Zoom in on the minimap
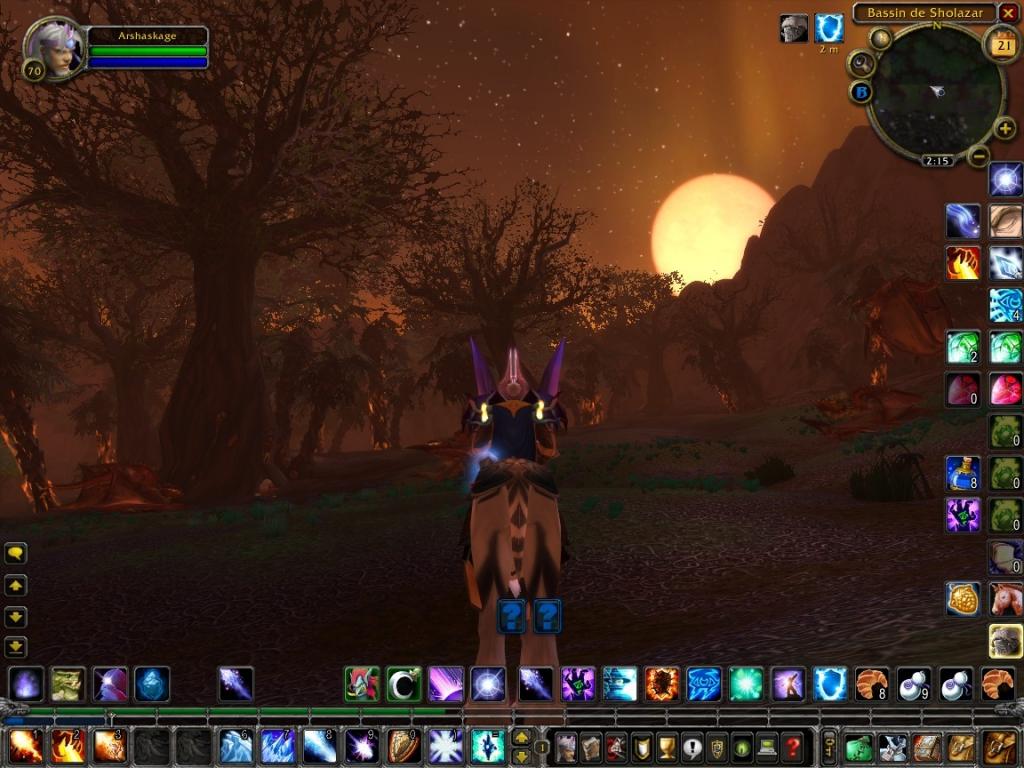This screenshot has width=1024, height=768. [1004, 129]
